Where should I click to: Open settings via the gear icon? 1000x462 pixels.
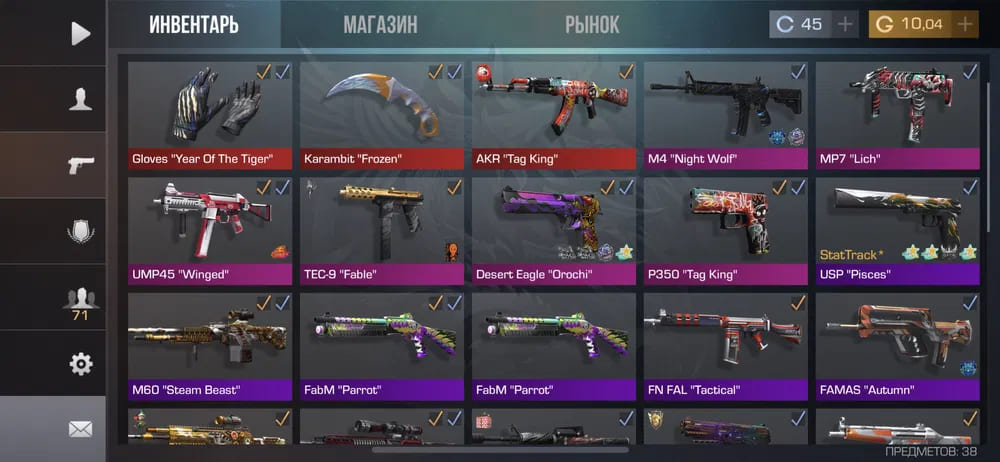(x=80, y=364)
